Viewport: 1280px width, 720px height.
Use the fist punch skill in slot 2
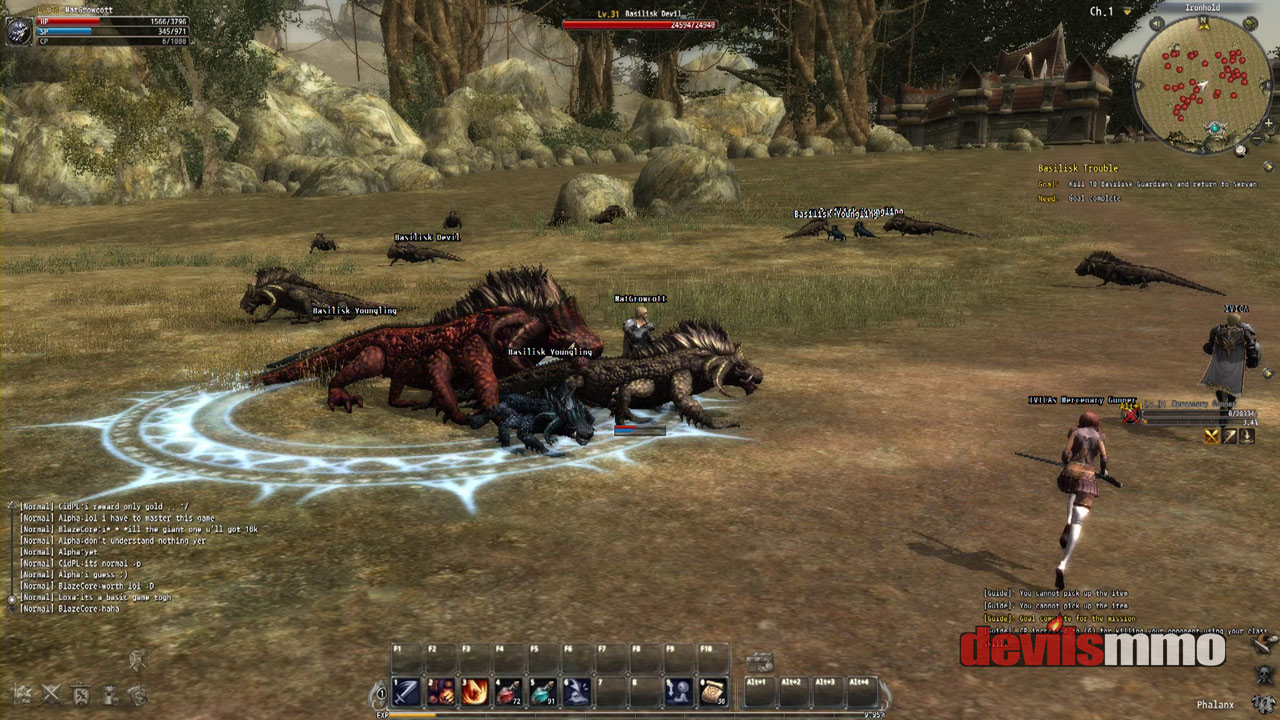point(440,691)
